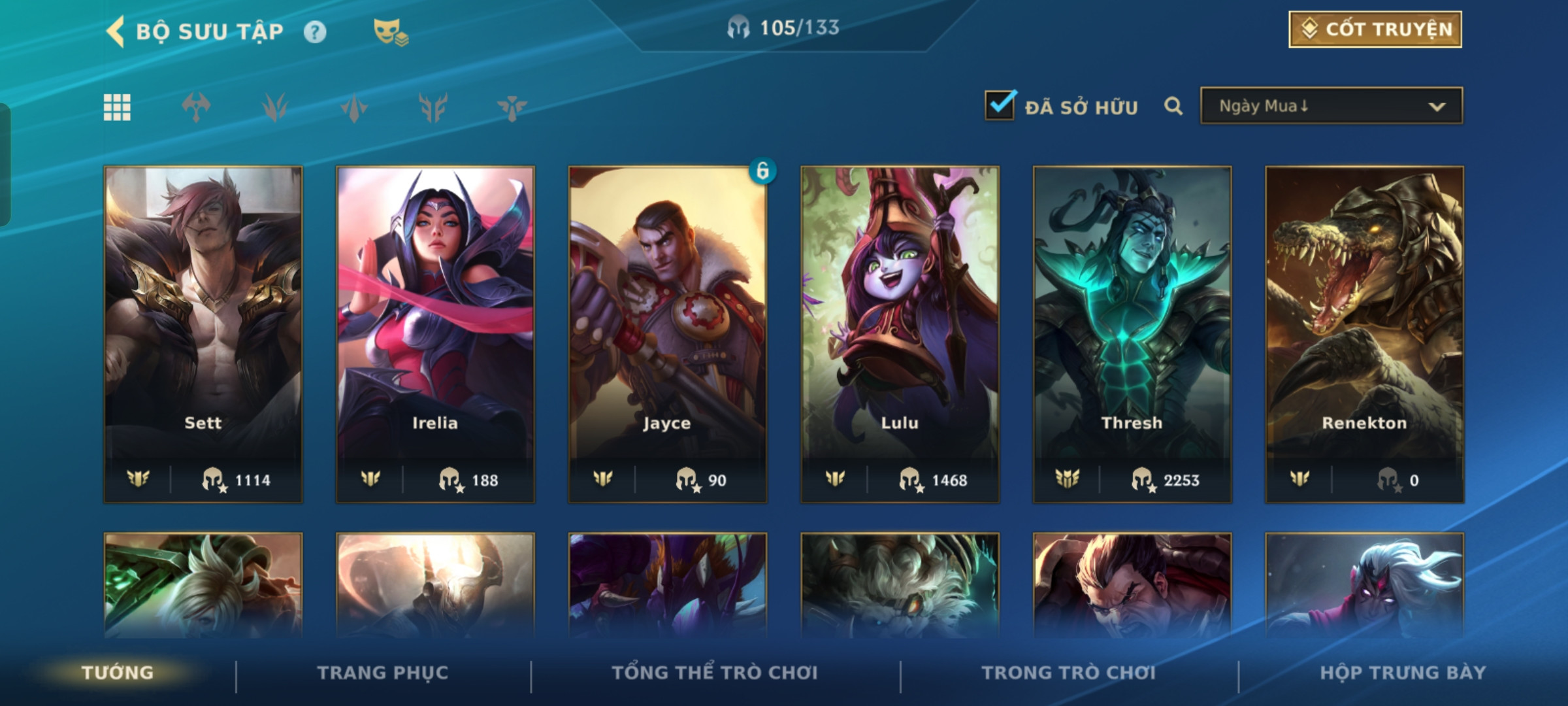Open the Tổng Thể Trò Chơi tab
The image size is (1568, 706).
point(715,673)
